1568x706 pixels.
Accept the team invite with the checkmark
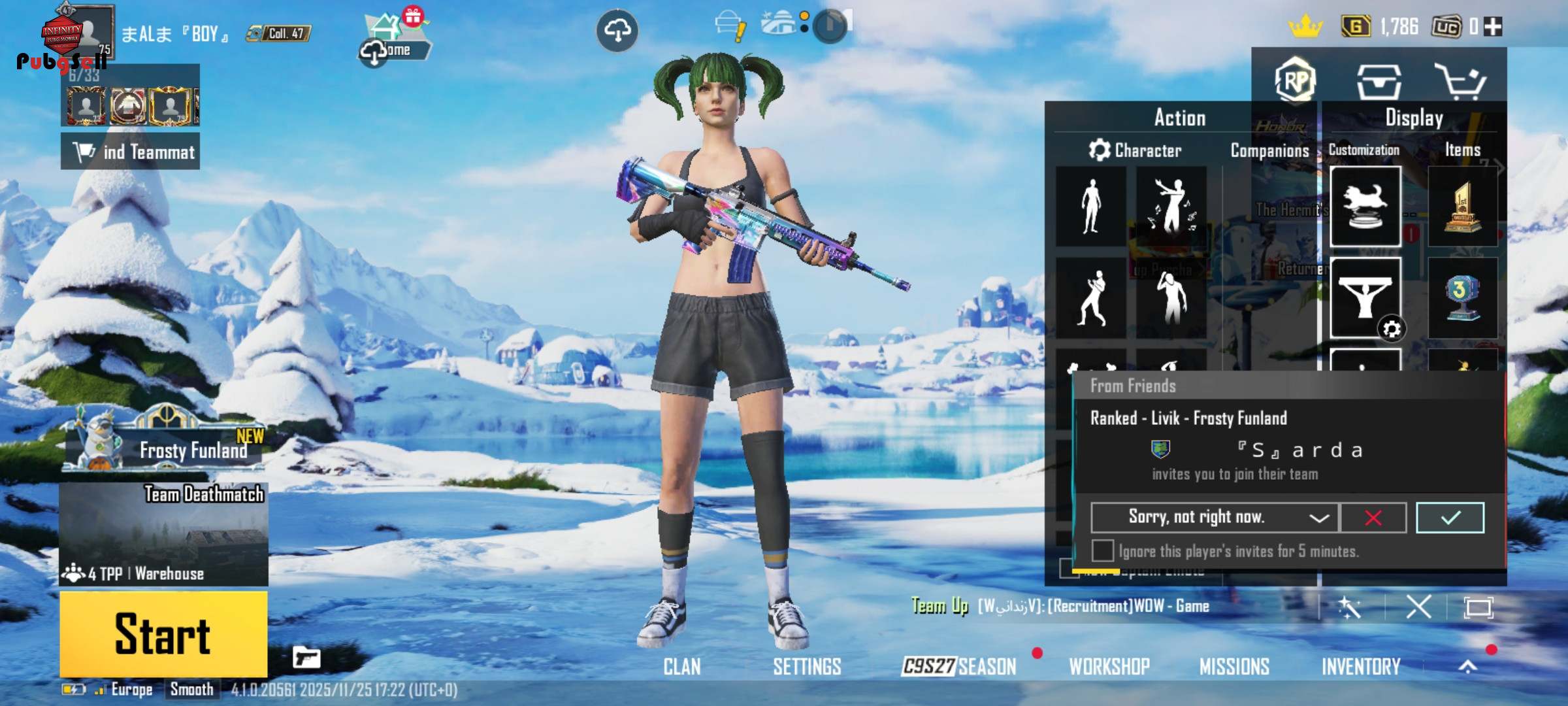[1450, 518]
